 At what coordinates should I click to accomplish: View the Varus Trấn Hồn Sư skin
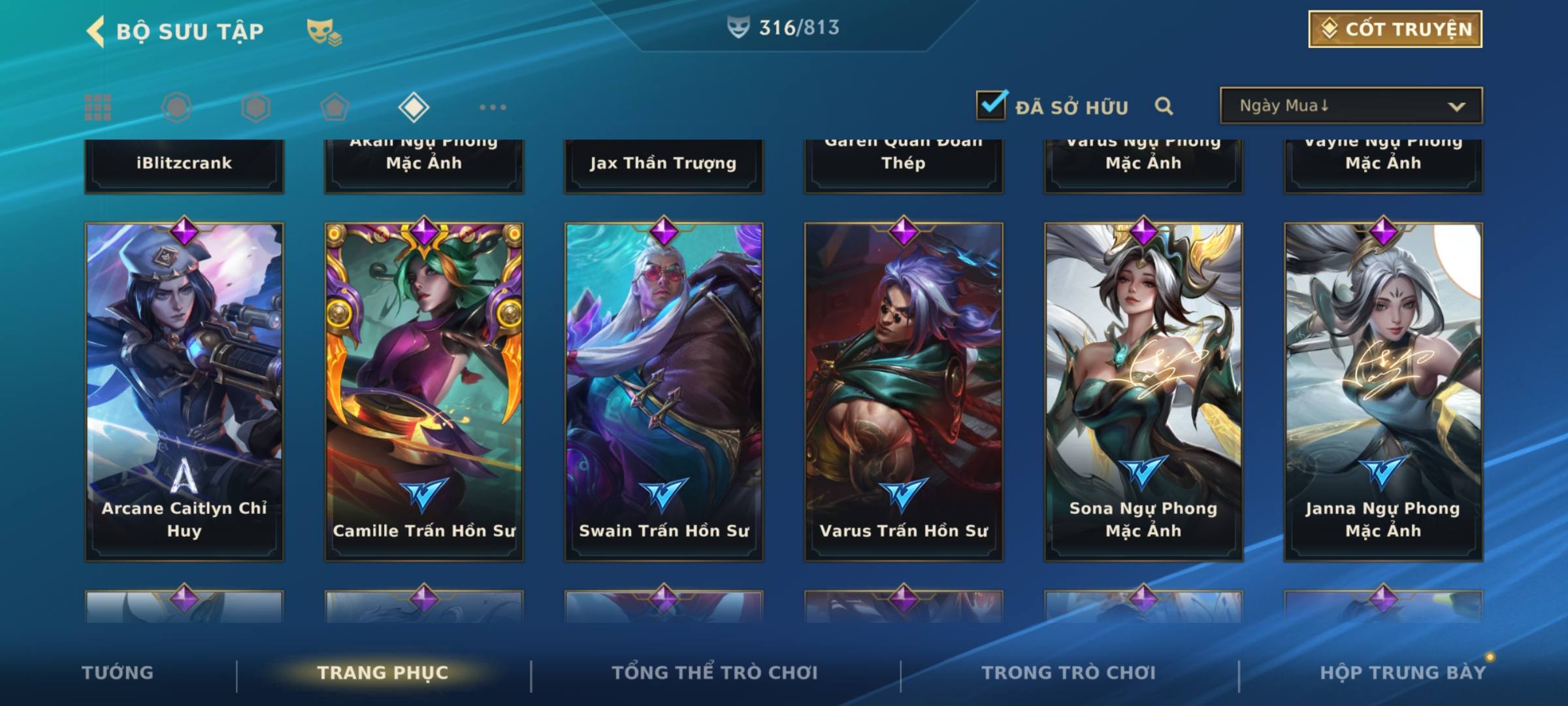904,391
